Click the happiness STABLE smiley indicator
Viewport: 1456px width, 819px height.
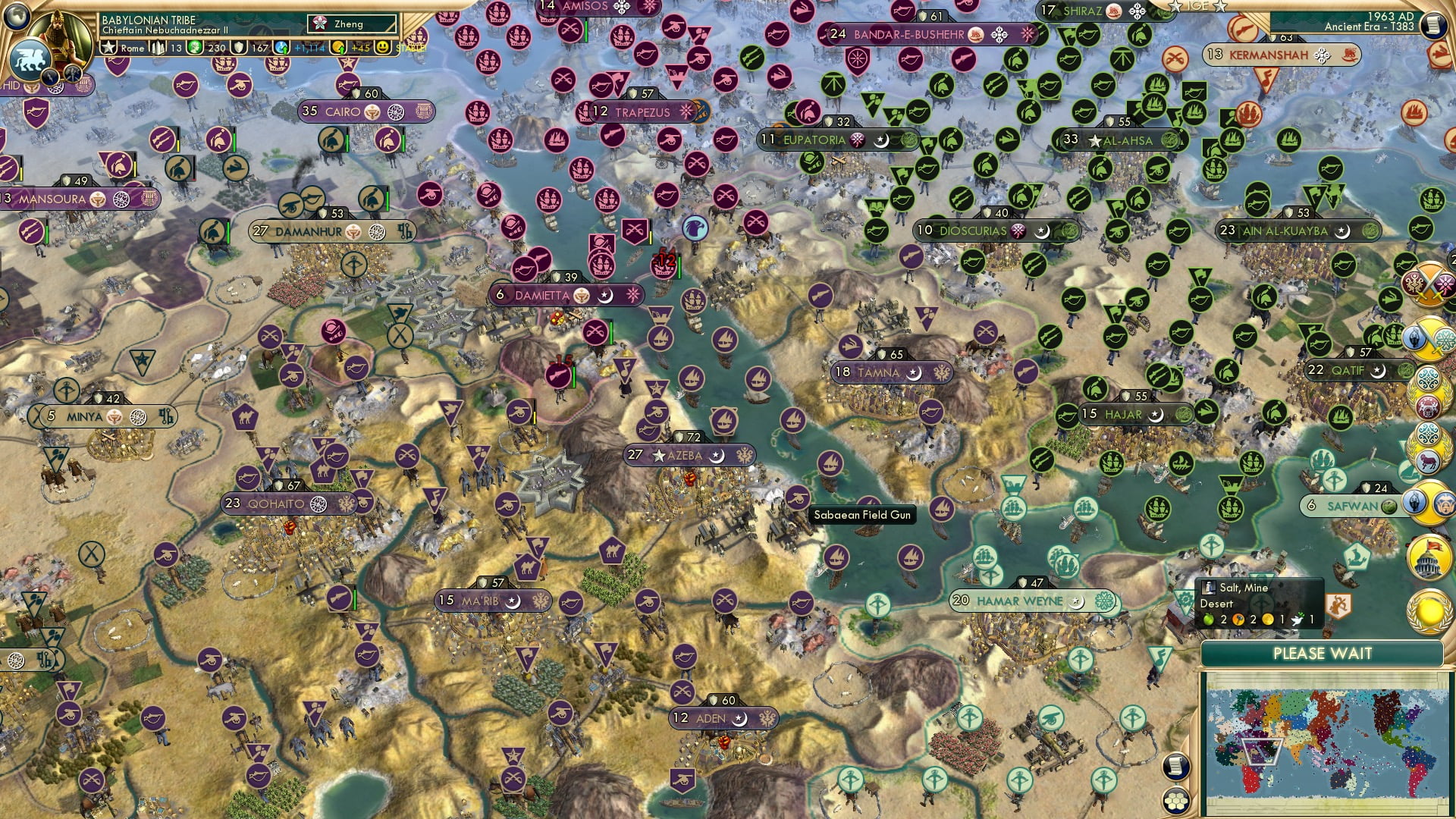click(384, 48)
